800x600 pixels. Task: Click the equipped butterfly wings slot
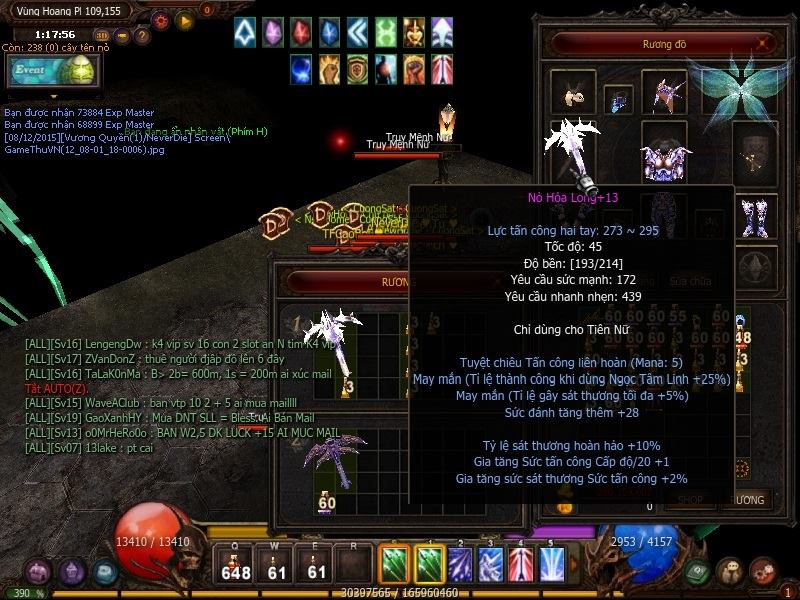coord(741,88)
